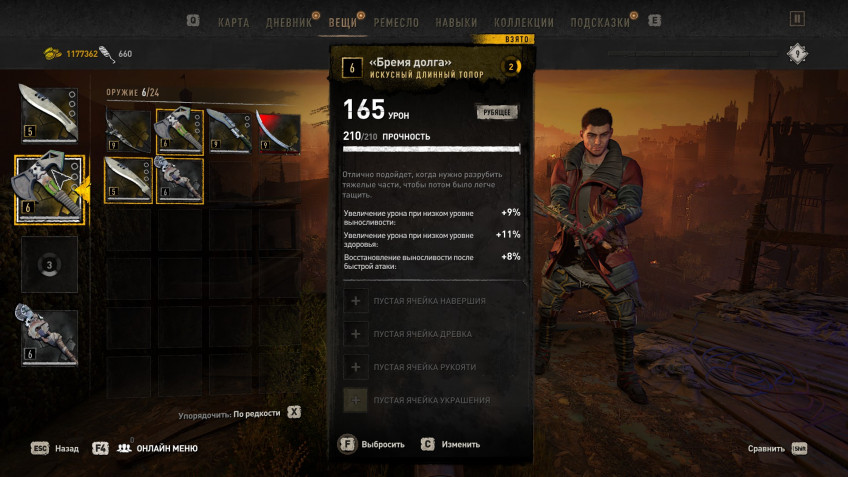
Task: Click the equipped machete slot in the left column
Action: (49, 114)
